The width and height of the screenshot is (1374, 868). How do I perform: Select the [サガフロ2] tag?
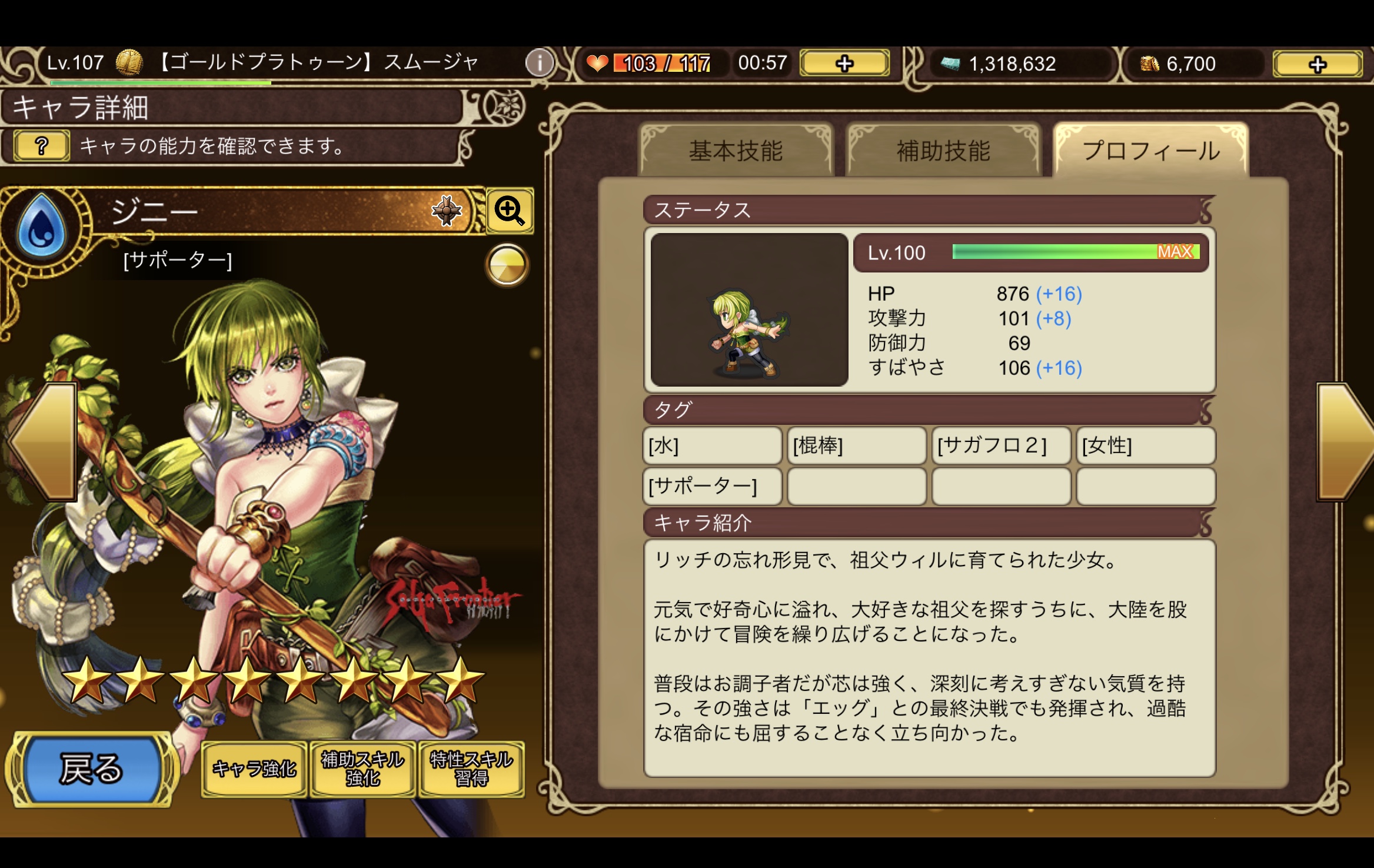point(1000,445)
